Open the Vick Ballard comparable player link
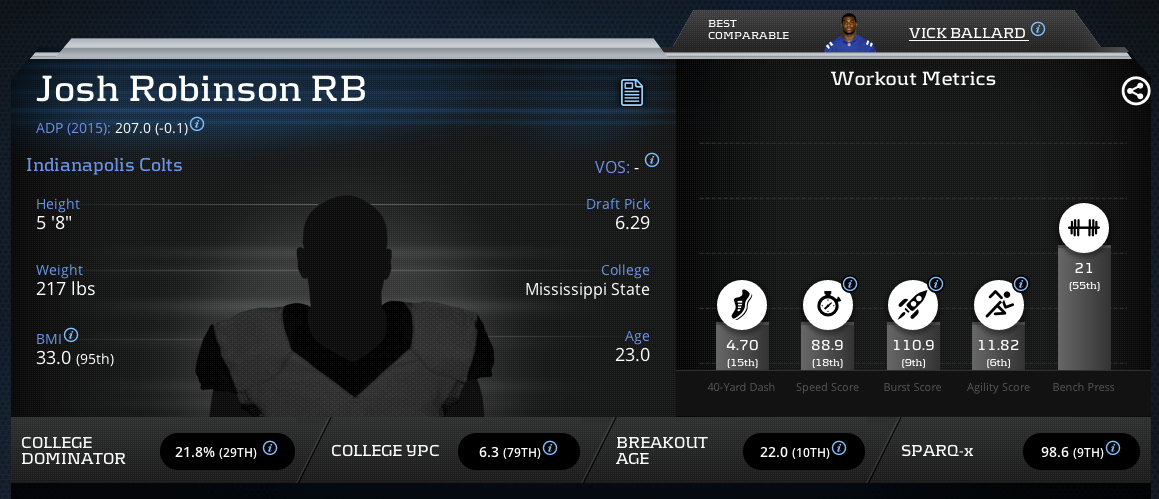This screenshot has height=499, width=1159. pyautogui.click(x=967, y=33)
